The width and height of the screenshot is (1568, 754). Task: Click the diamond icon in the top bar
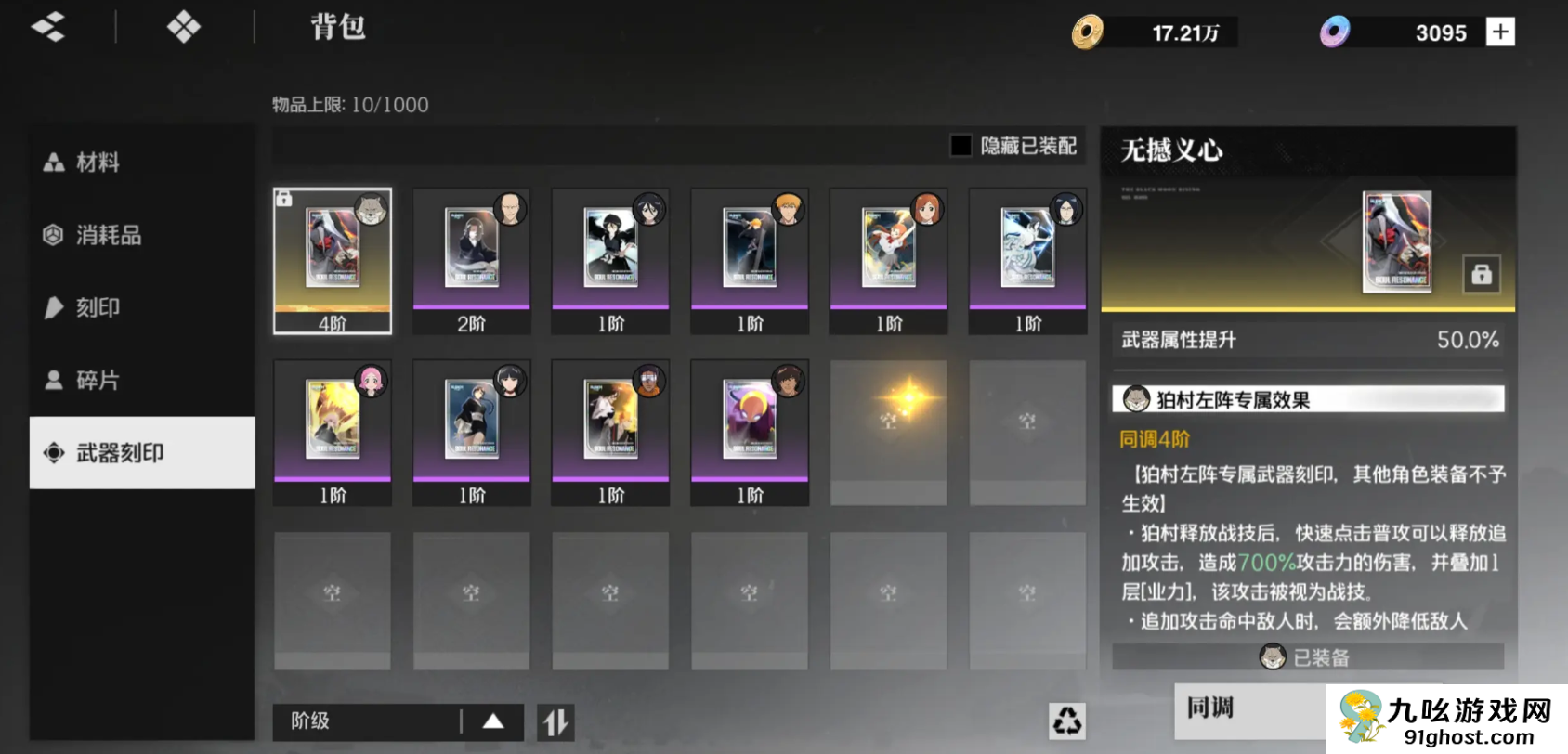point(182,28)
